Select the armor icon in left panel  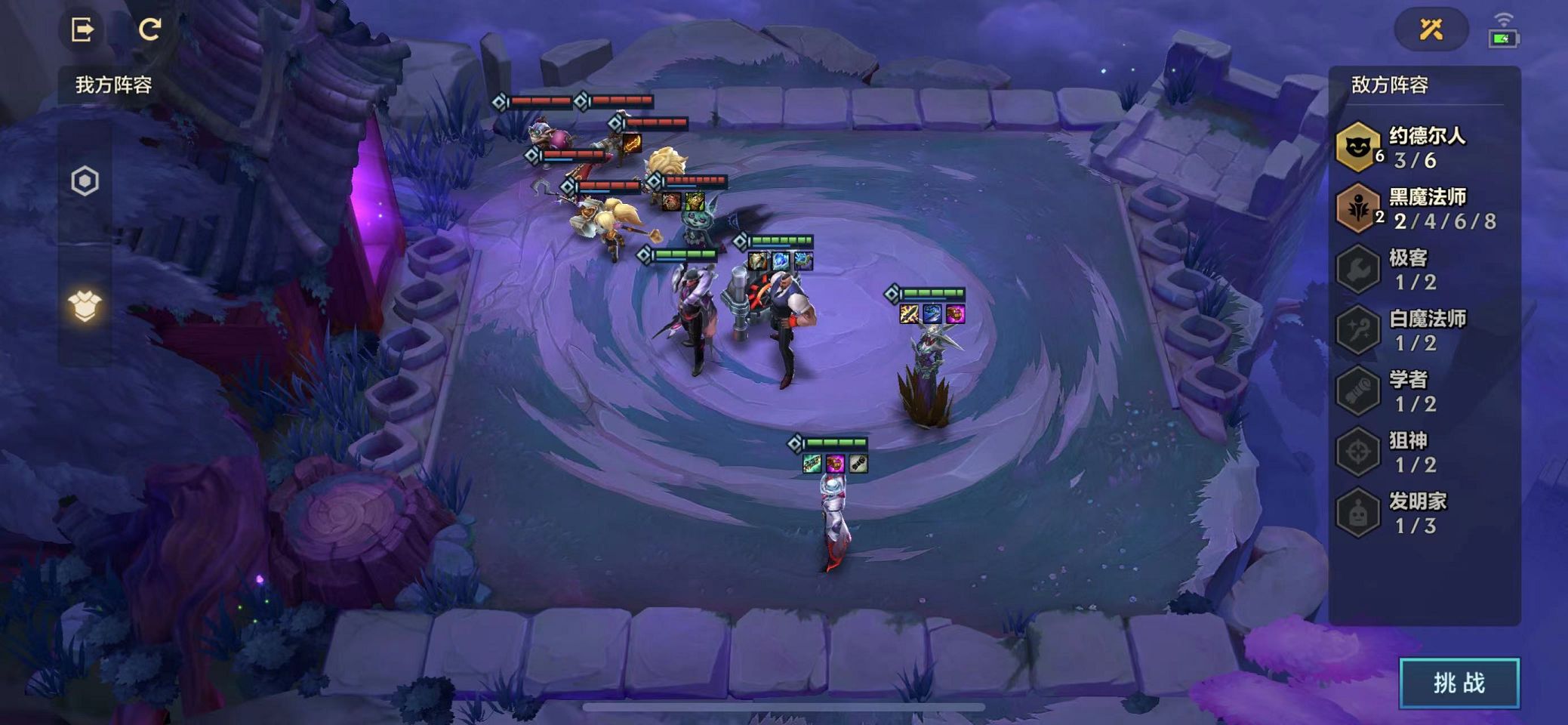tap(85, 306)
